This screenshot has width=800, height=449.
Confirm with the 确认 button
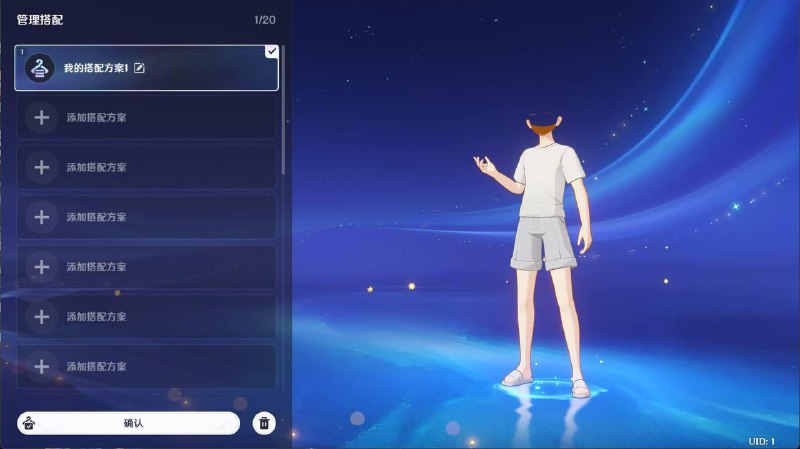(133, 423)
